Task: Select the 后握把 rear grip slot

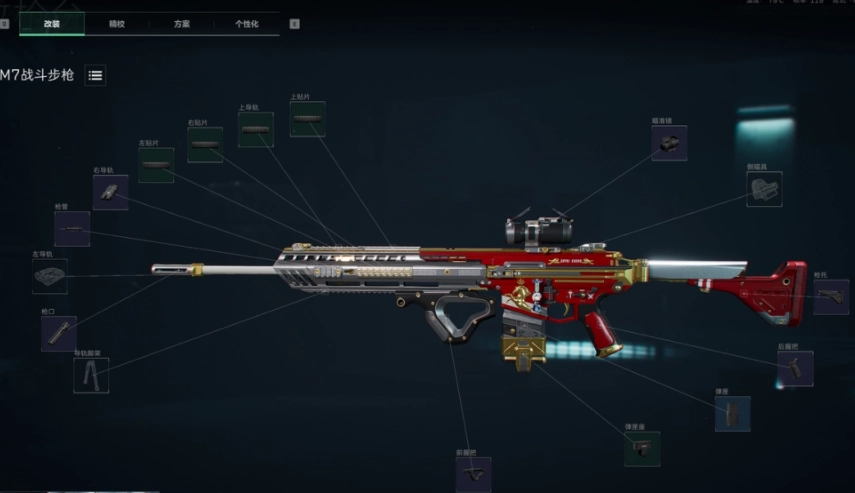Action: 795,369
